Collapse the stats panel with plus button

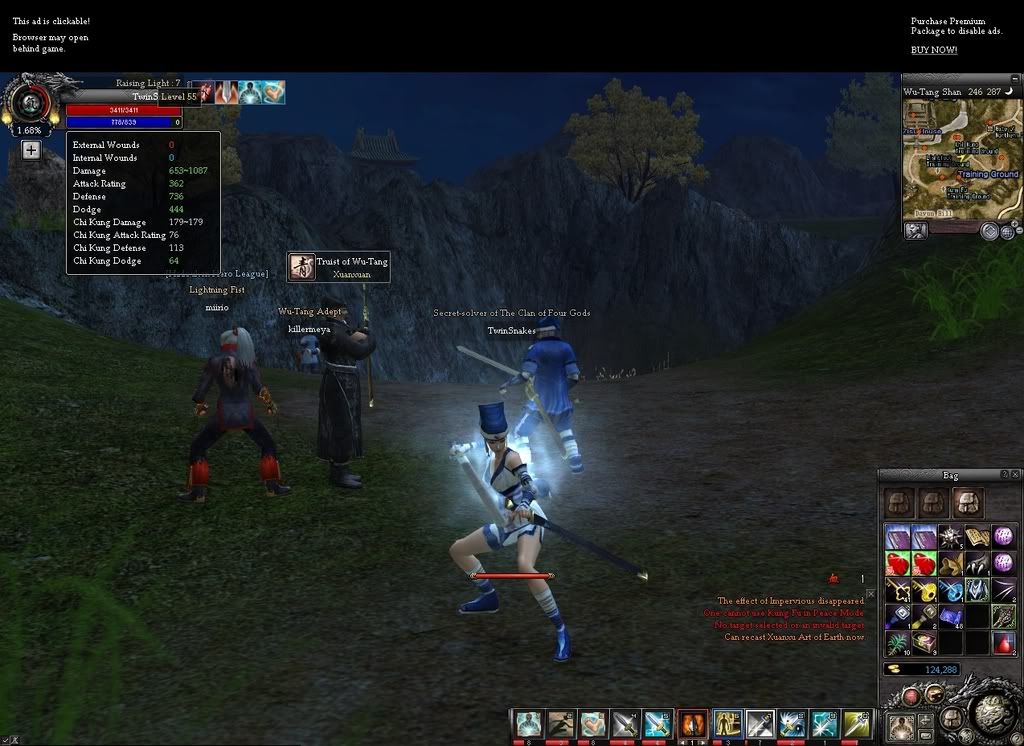point(31,150)
